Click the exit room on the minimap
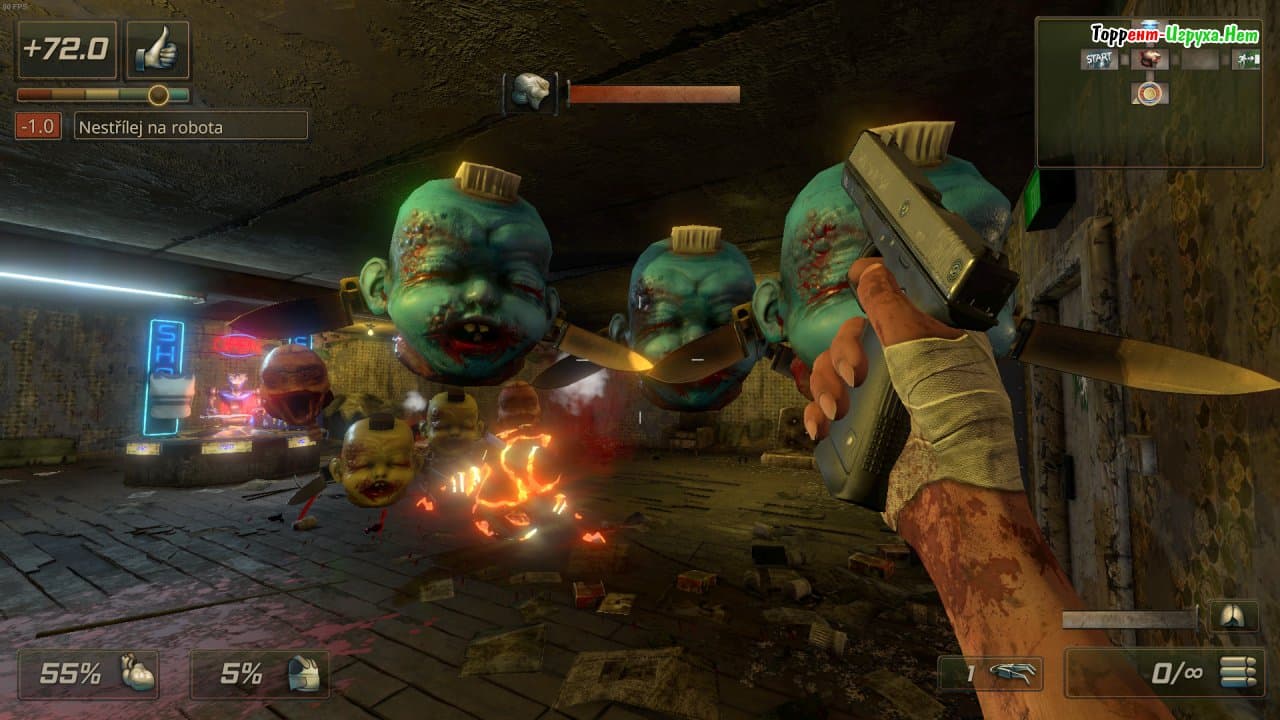The height and width of the screenshot is (720, 1280). pos(1246,60)
